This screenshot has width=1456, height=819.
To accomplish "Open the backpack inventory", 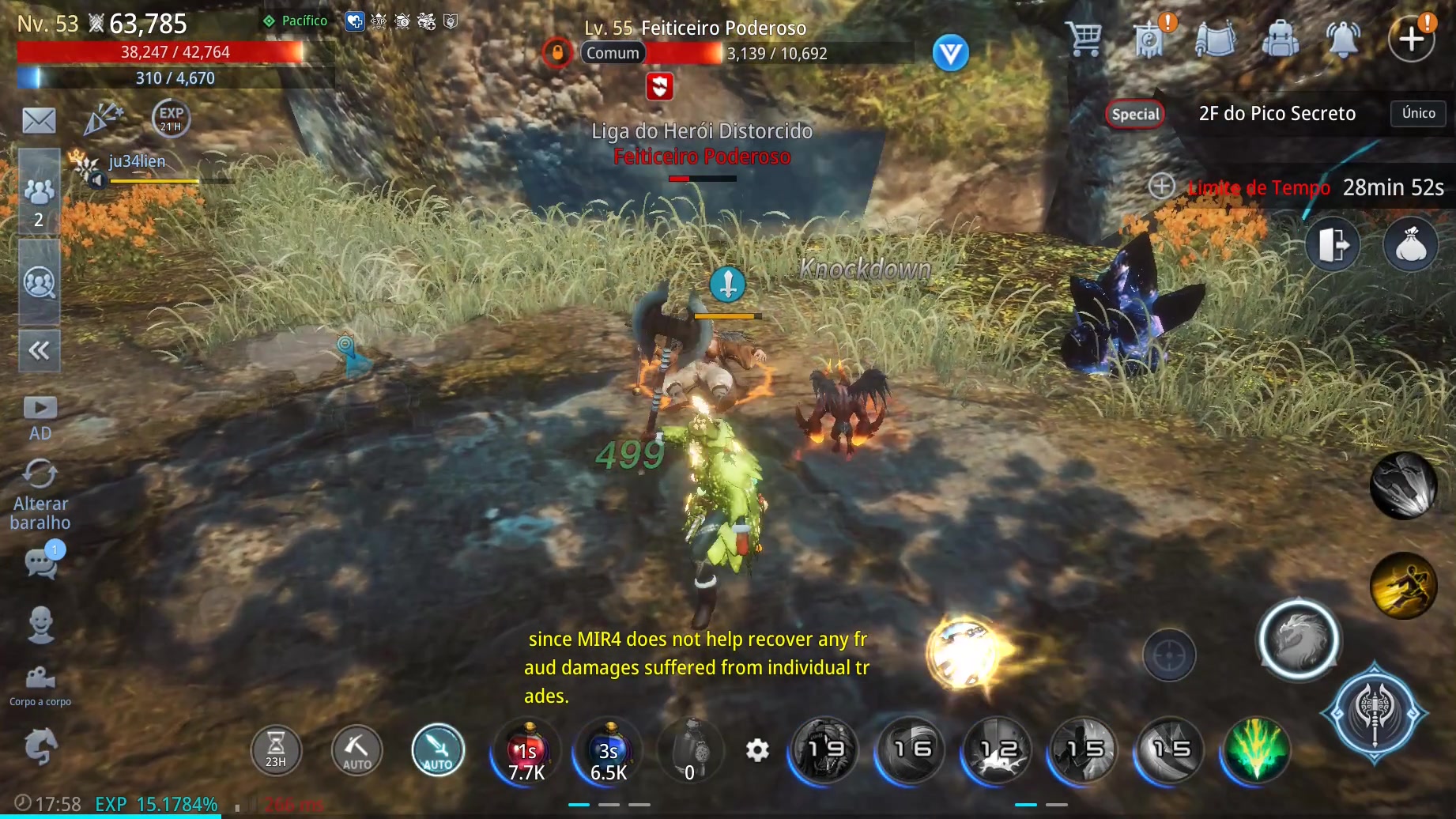I will [x=1280, y=38].
